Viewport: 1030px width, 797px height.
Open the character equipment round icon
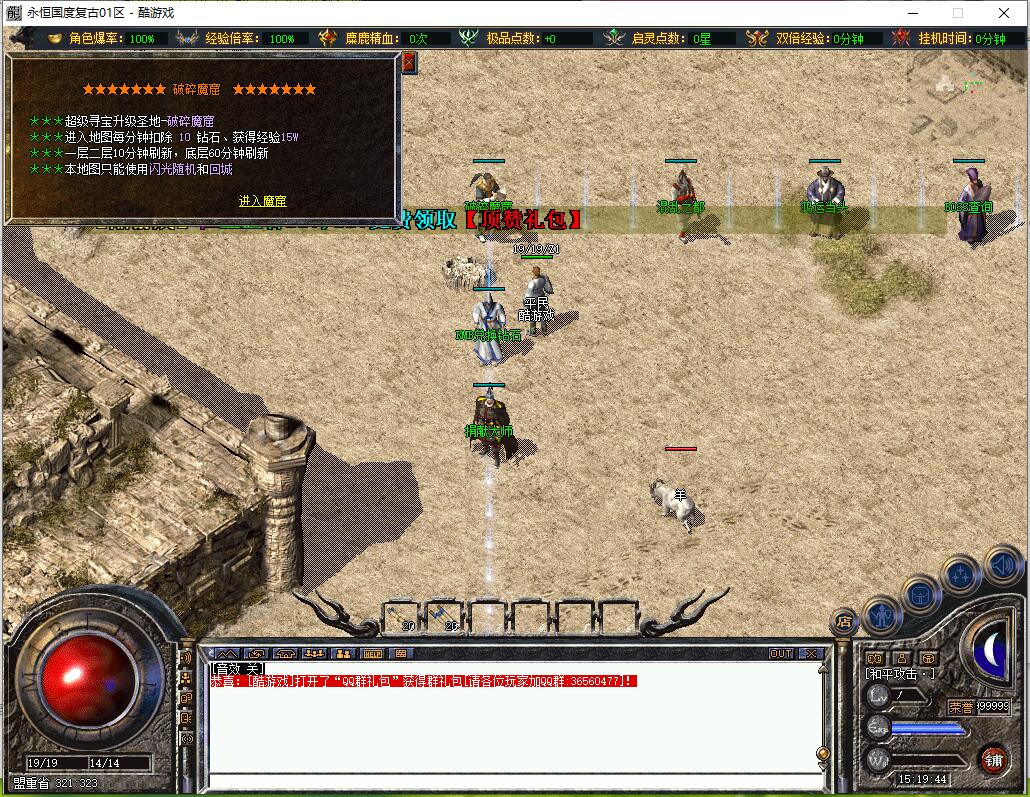pos(882,614)
